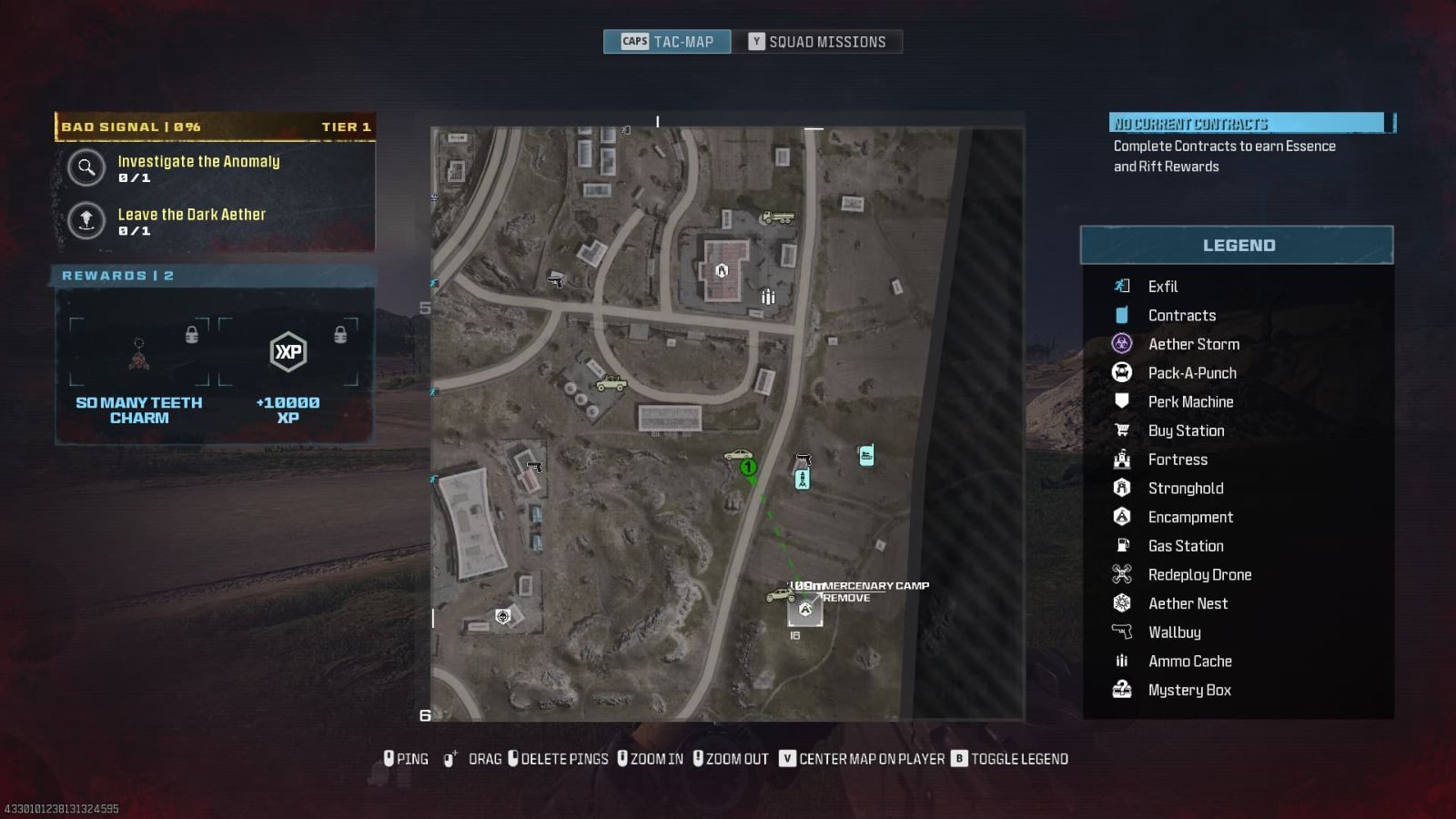Click the encampment icon at Mercenary Camp
Screen dimensions: 1456x819
click(804, 609)
